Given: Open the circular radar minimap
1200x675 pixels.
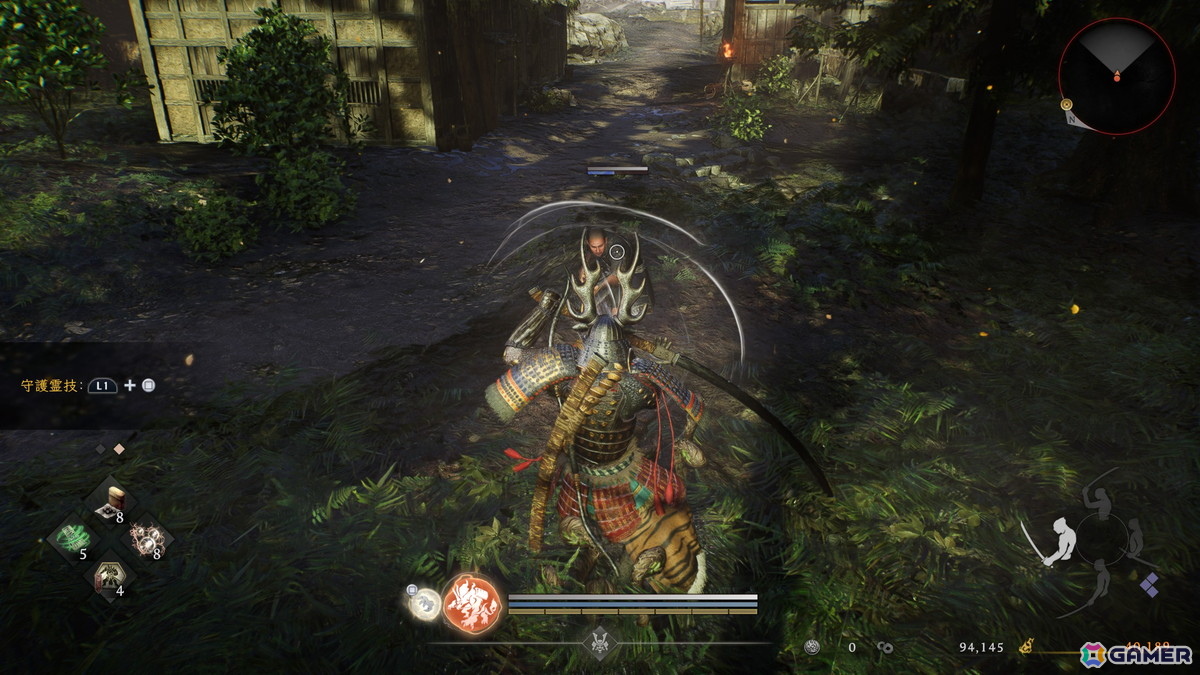Looking at the screenshot, I should click(x=1116, y=76).
